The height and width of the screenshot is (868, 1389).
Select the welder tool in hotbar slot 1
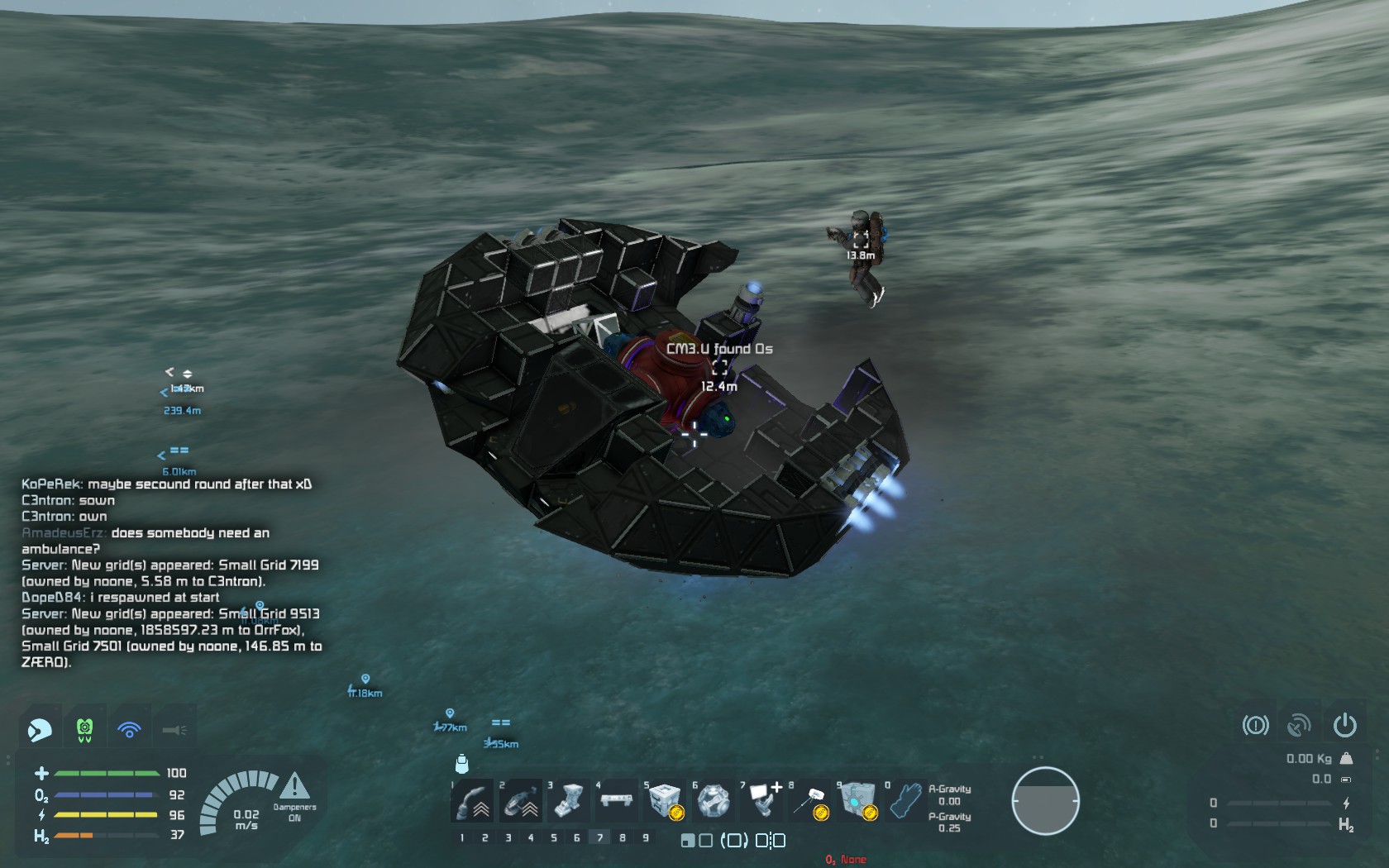pyautogui.click(x=473, y=801)
